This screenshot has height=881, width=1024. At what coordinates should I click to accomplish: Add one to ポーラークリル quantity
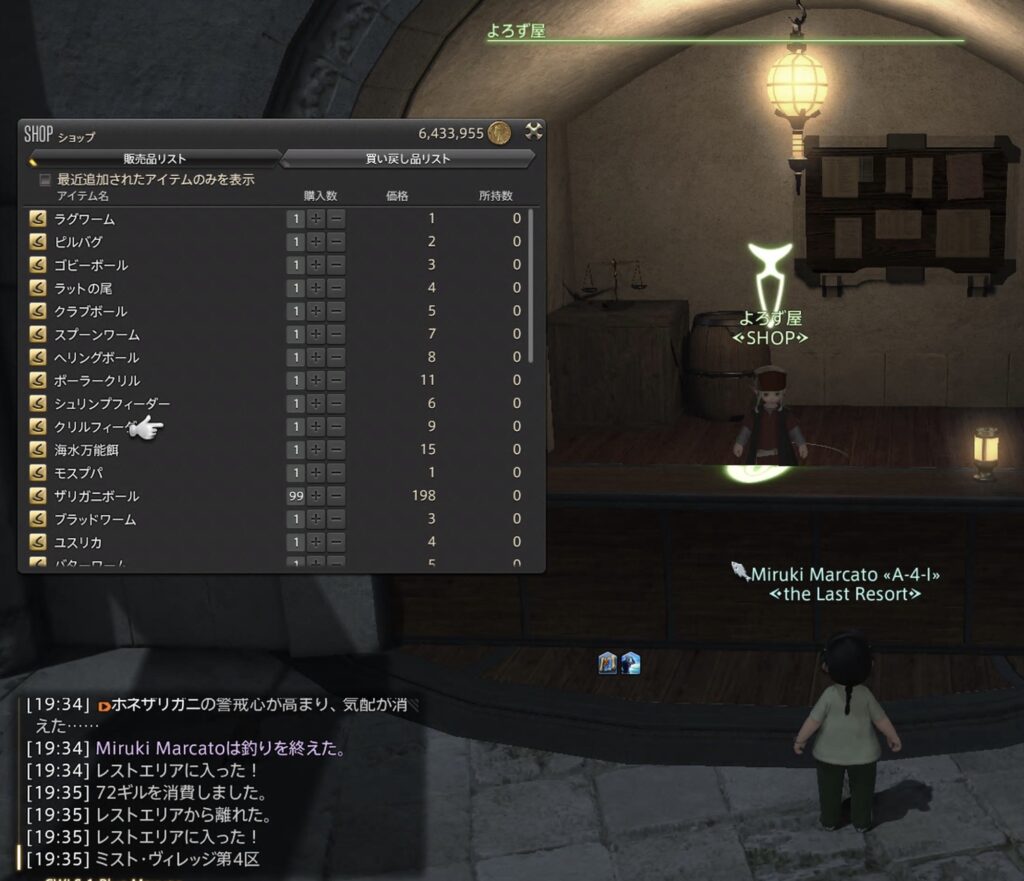pos(316,380)
